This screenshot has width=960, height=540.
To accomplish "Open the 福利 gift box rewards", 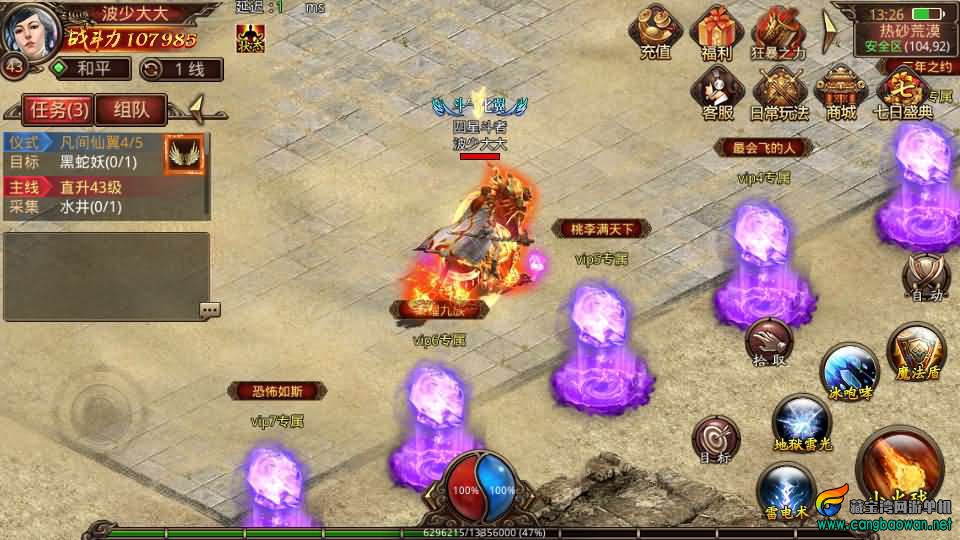I will coord(716,33).
